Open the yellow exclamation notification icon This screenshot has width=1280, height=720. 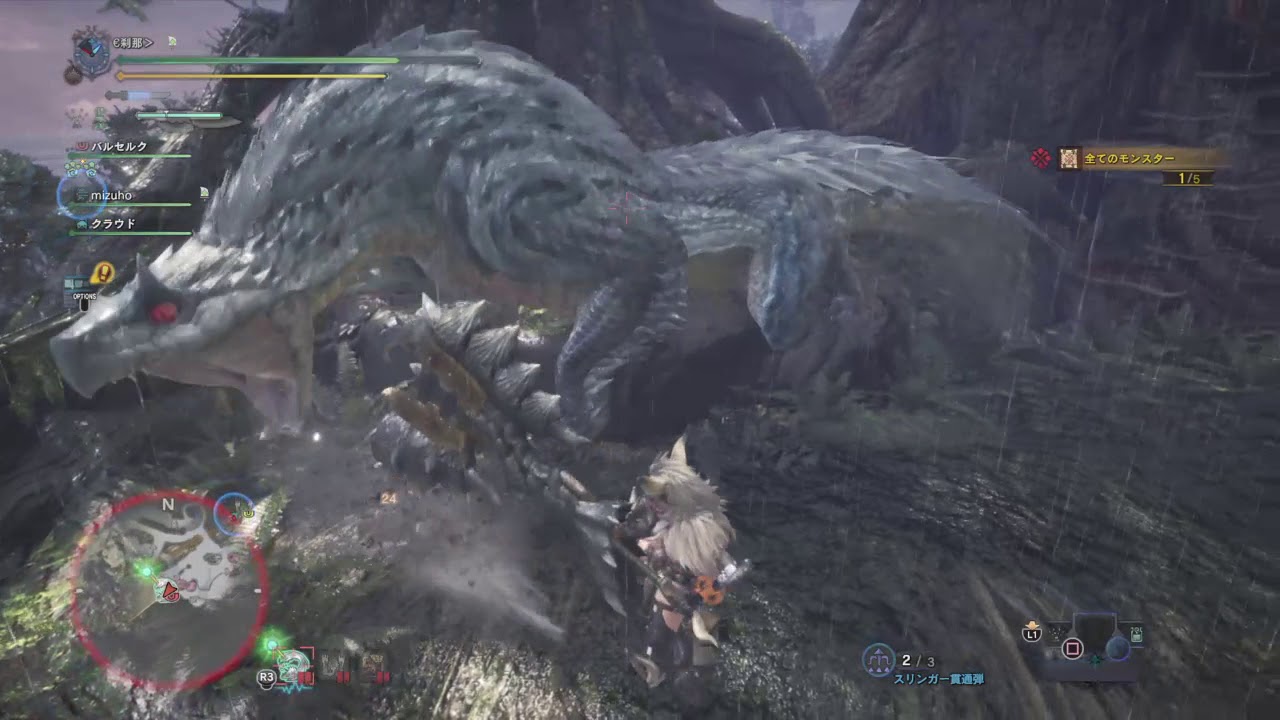102,273
